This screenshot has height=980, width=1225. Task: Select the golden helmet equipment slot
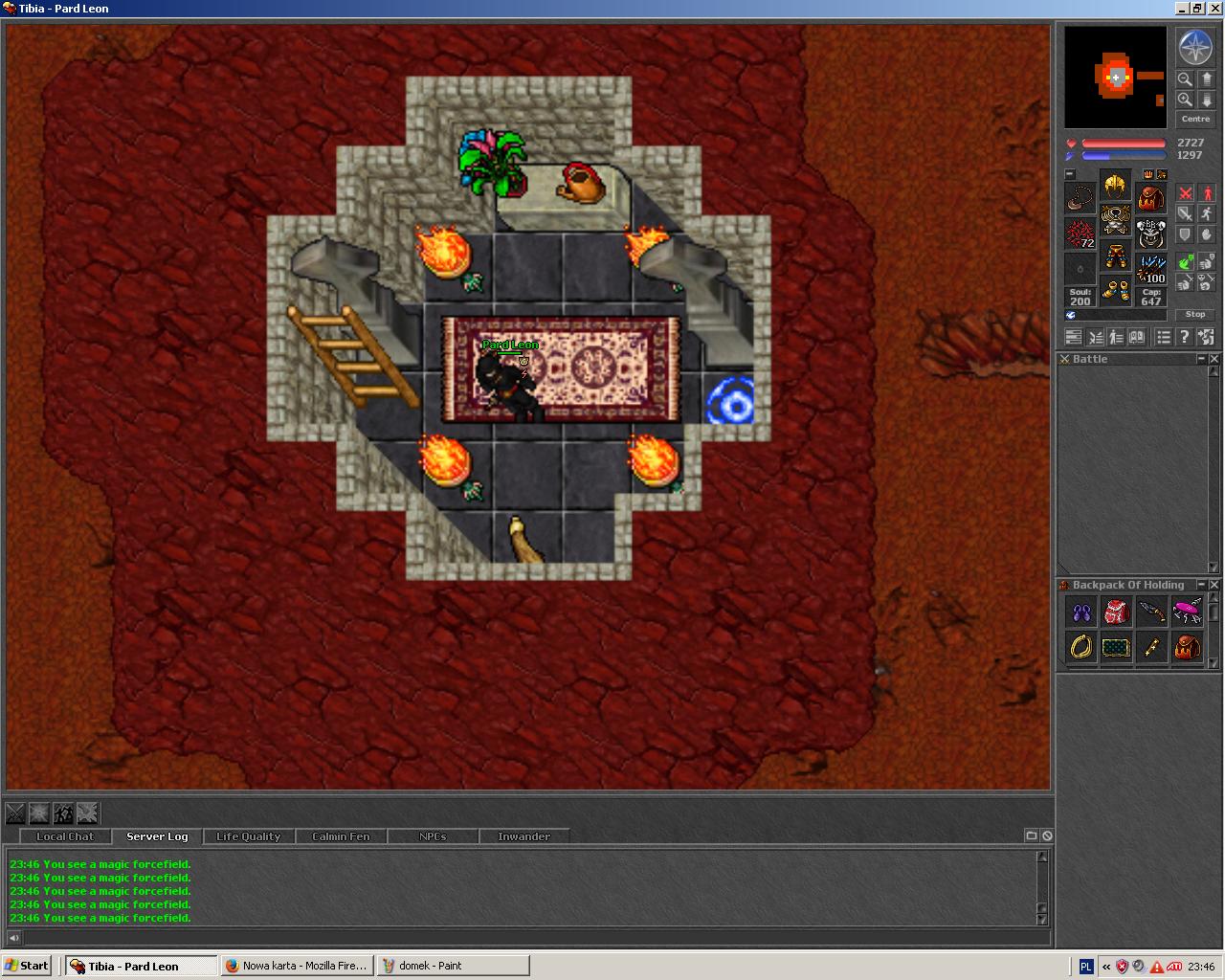1115,186
